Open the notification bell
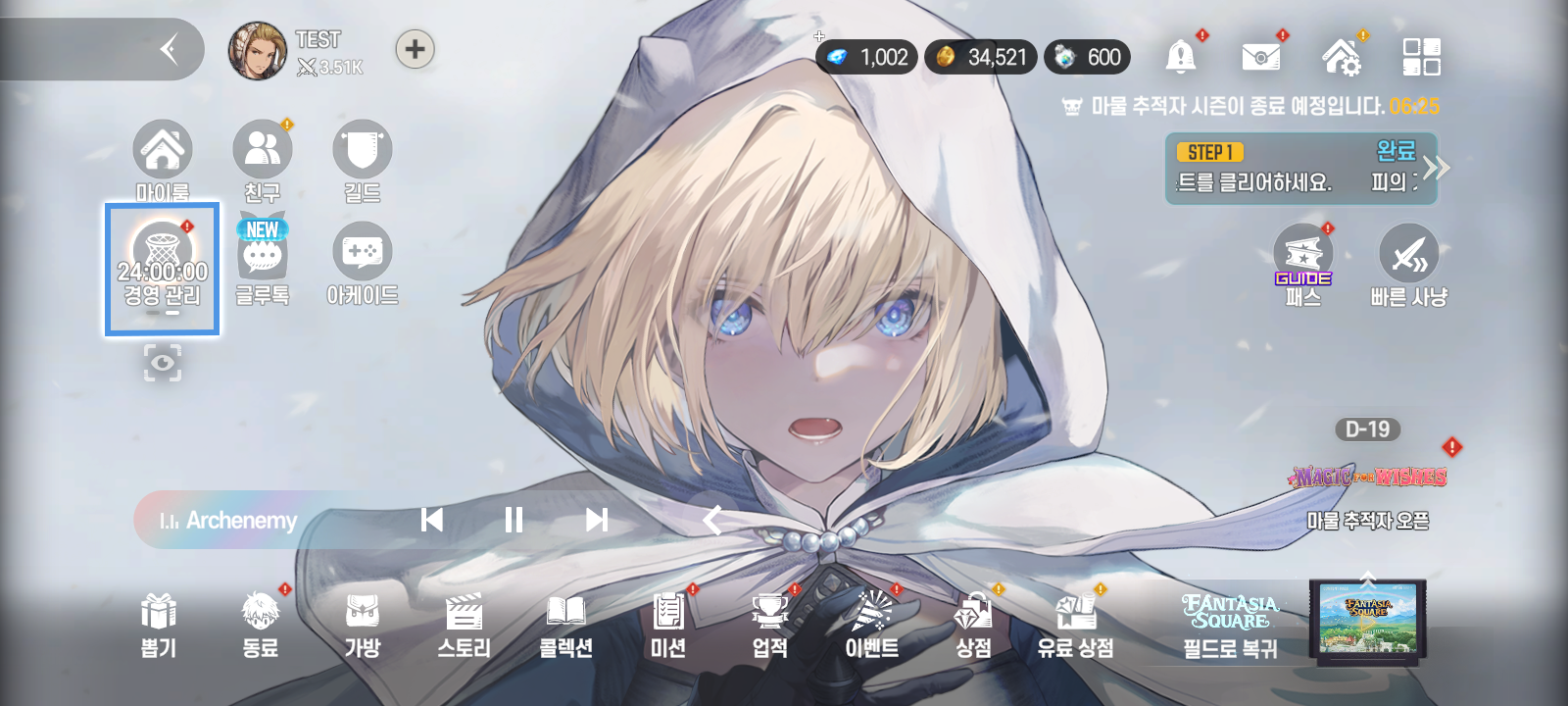1568x706 pixels. tap(1181, 57)
